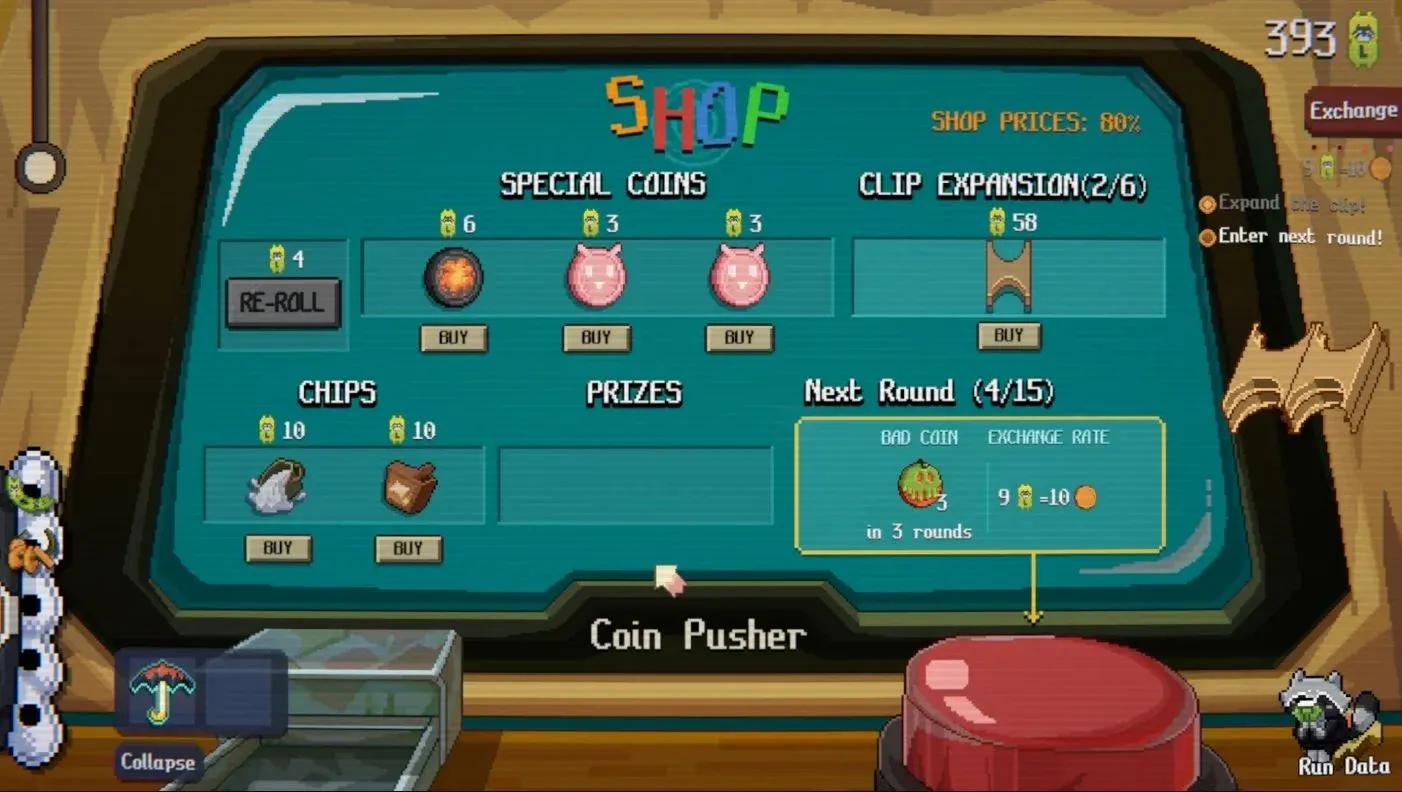Click the bad coin apple icon

click(x=918, y=487)
